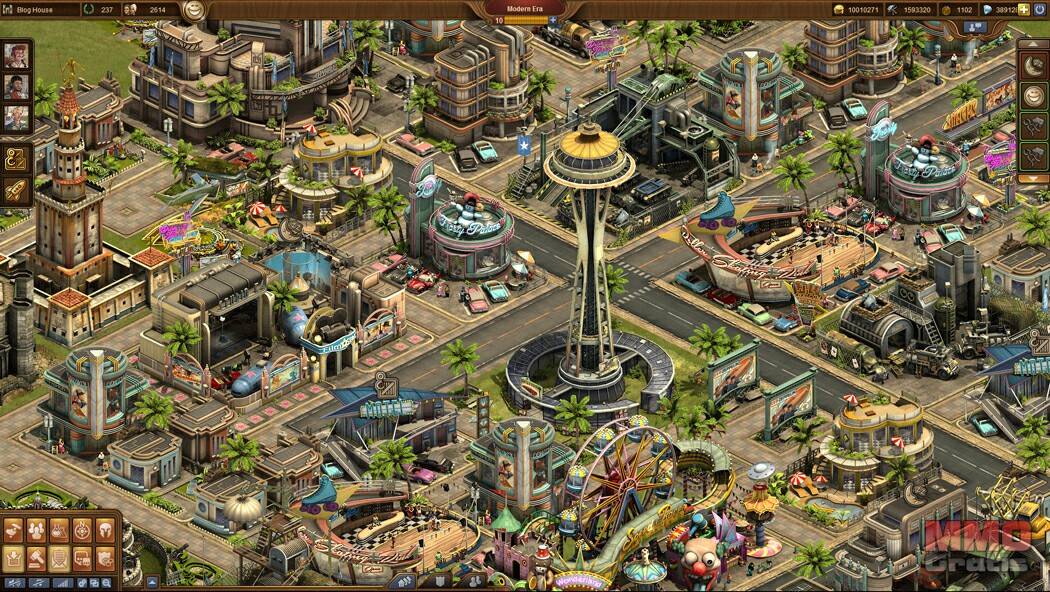The width and height of the screenshot is (1050, 592).
Task: Click the plus beside the Modern Era bar
Action: (552, 20)
